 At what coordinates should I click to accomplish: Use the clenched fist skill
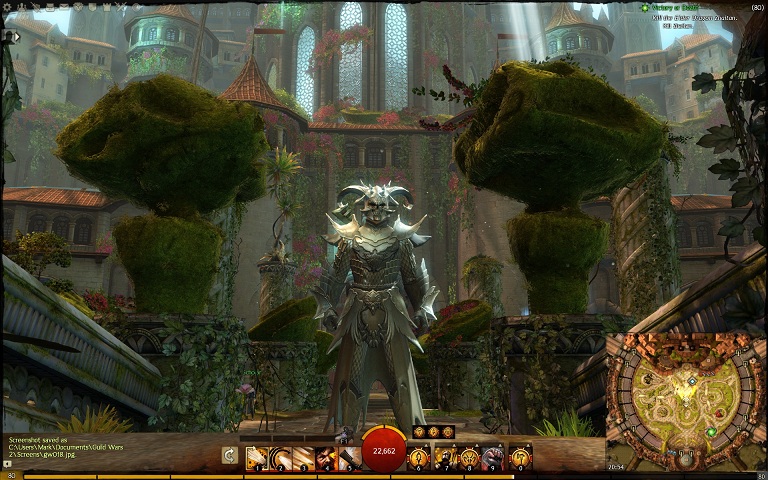tap(492, 458)
